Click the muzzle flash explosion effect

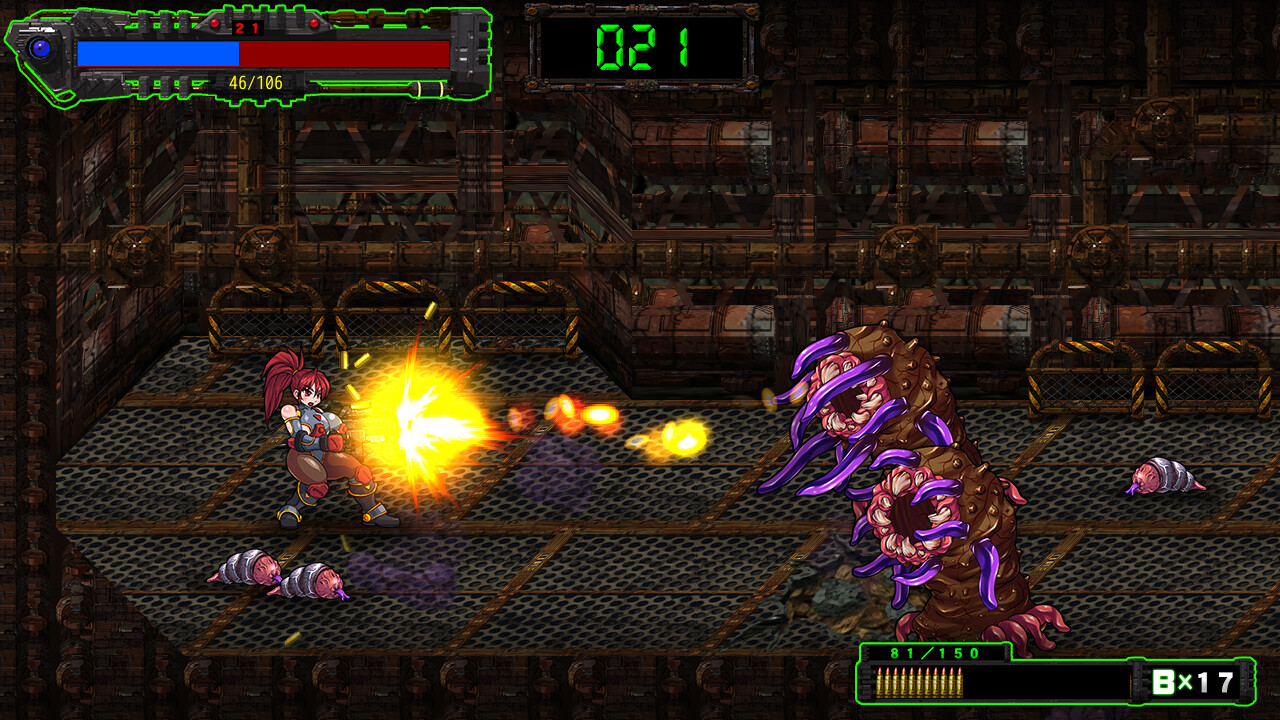pos(420,420)
